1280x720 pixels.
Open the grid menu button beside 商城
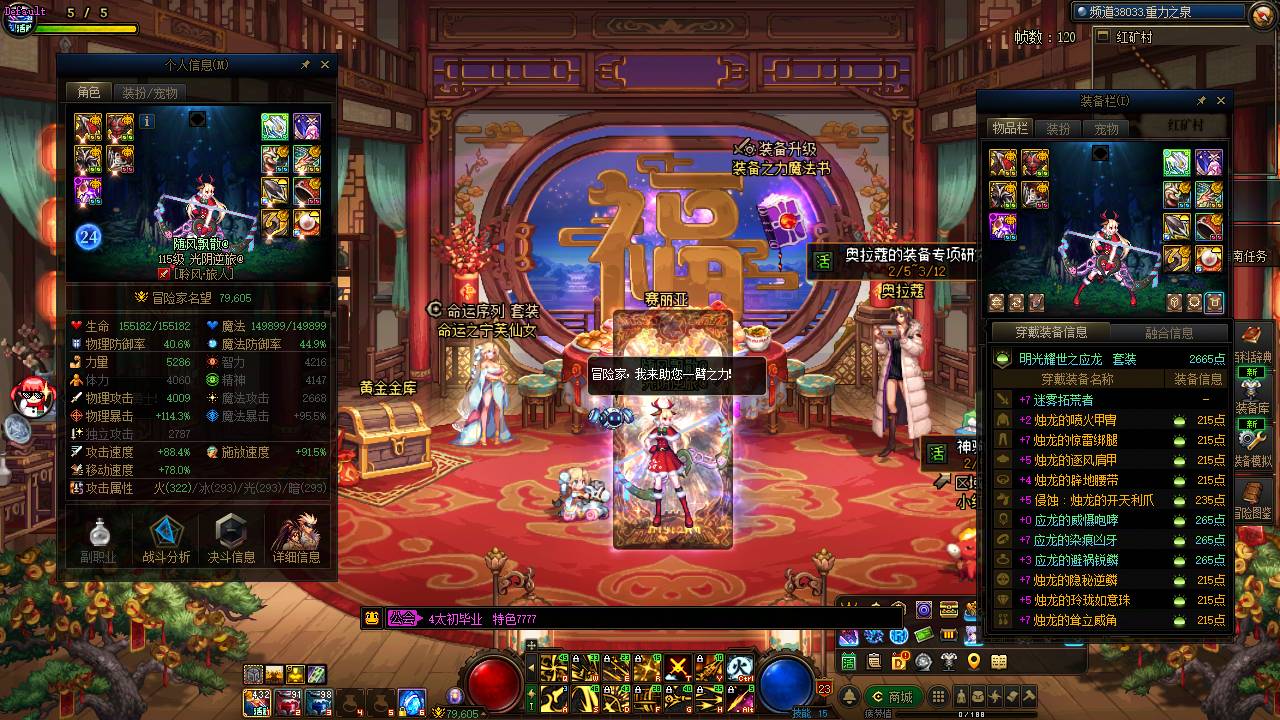point(938,697)
